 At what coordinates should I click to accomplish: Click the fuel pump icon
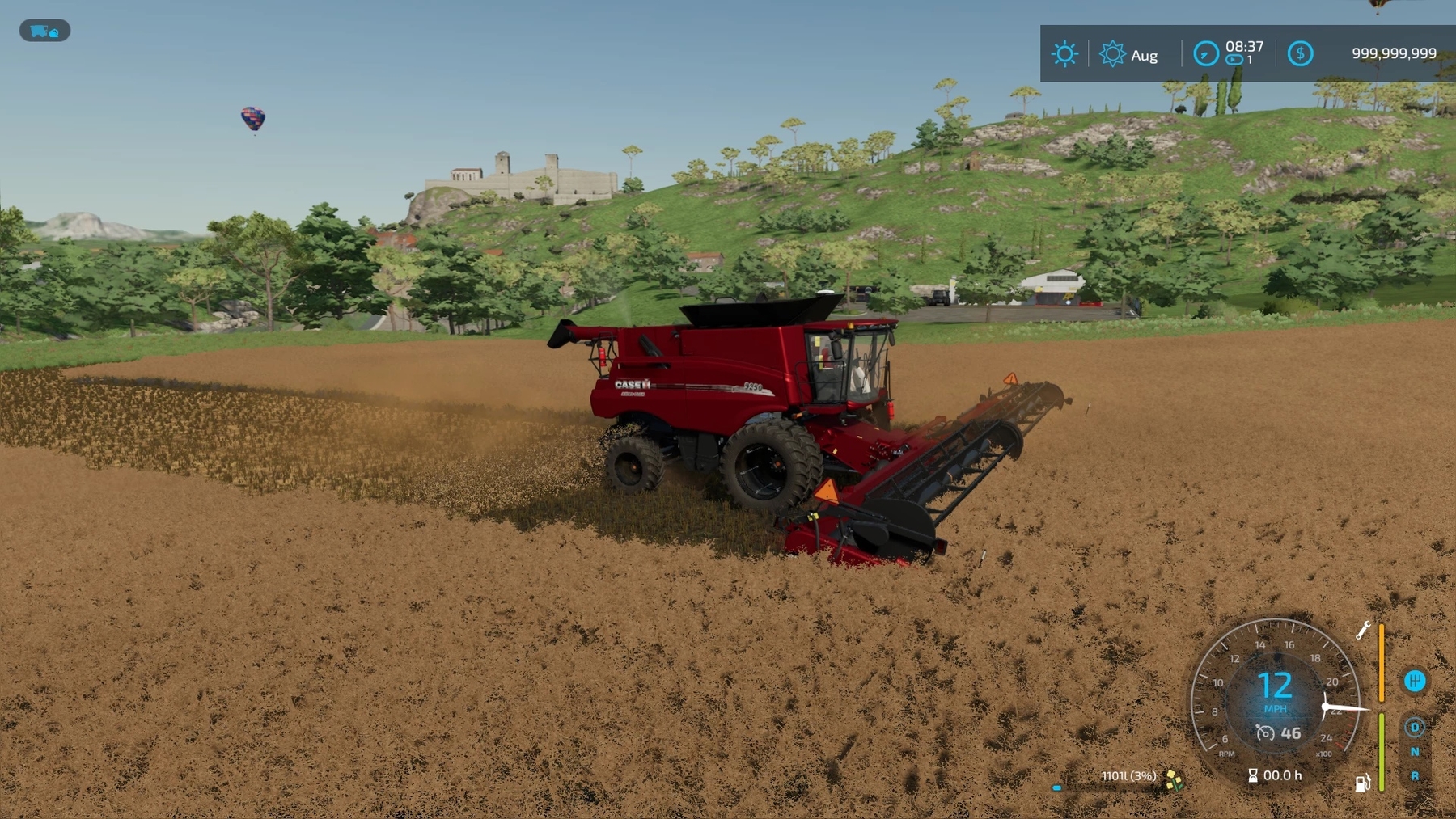1362,782
